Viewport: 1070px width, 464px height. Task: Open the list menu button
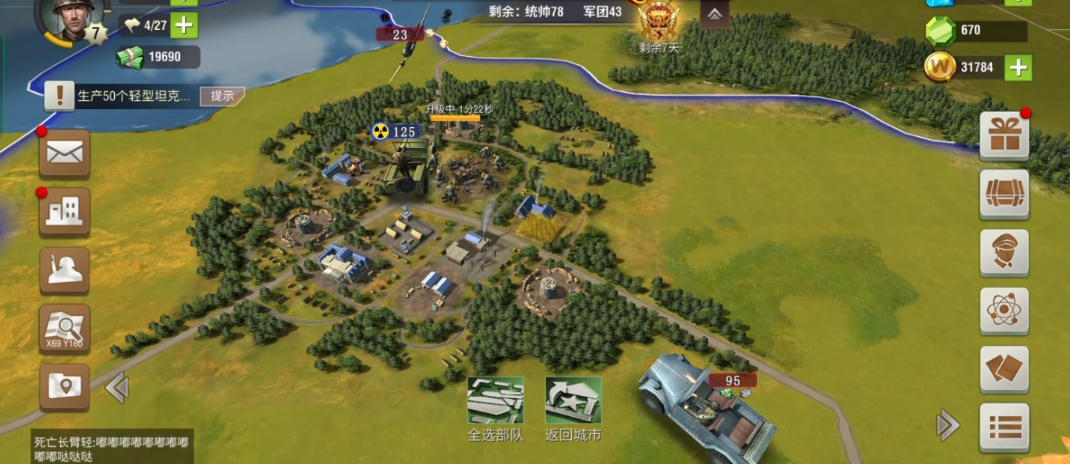pos(1004,427)
